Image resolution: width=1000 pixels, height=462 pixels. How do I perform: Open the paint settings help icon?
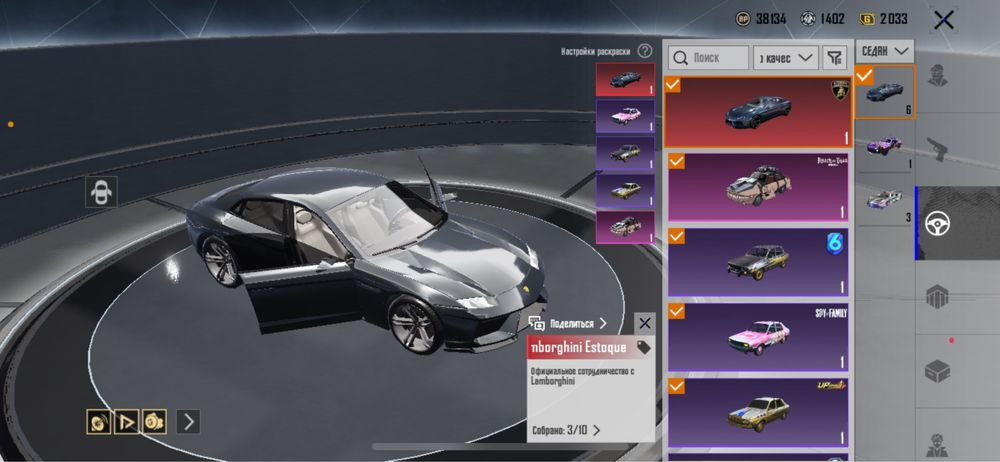(645, 51)
